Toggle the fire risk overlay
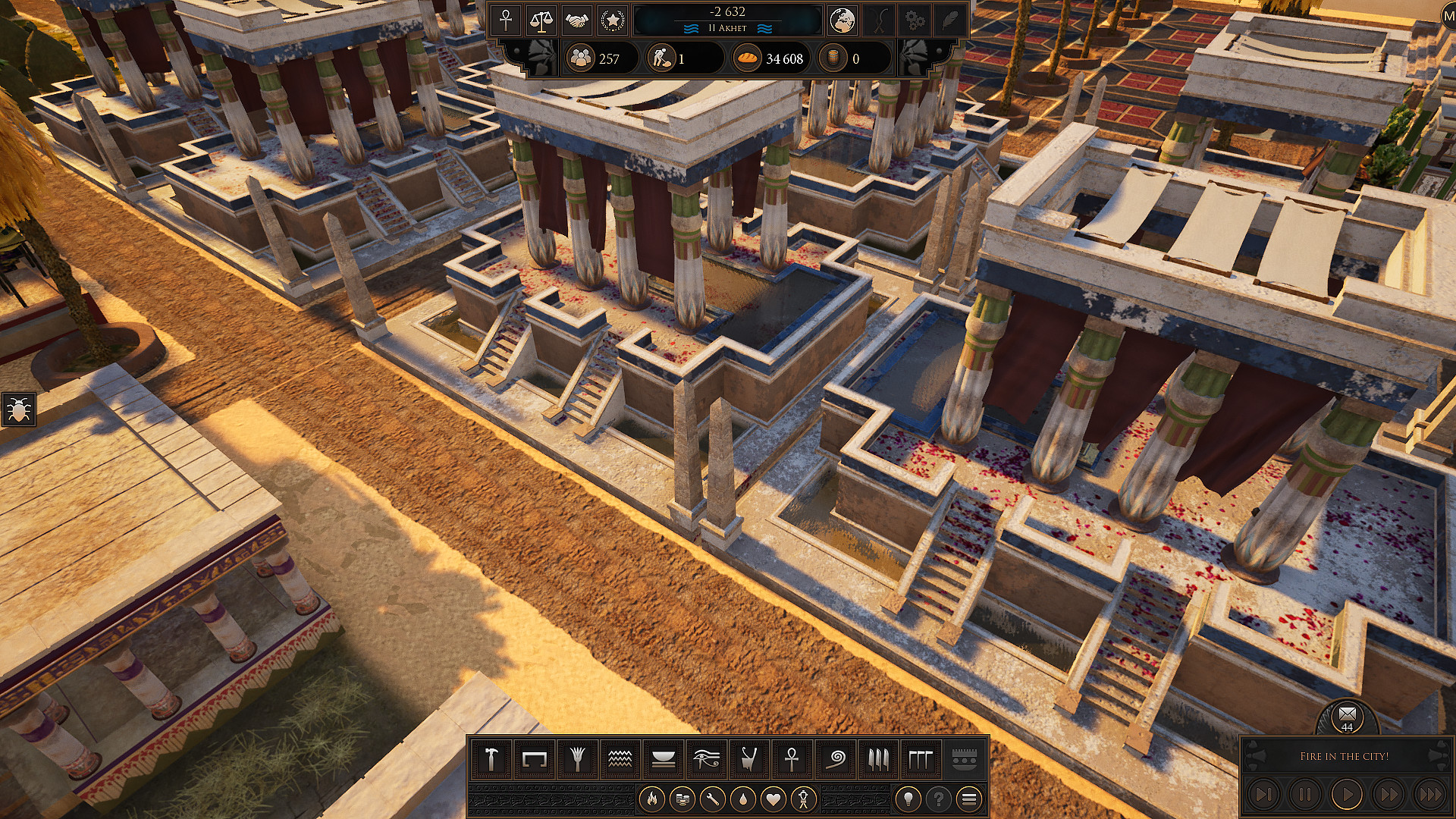 tap(654, 798)
